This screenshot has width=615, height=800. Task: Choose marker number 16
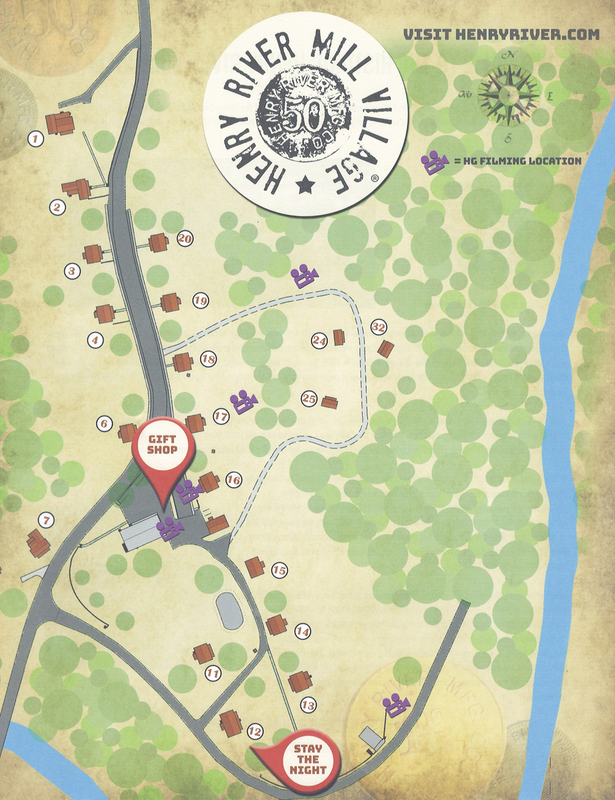[x=233, y=480]
